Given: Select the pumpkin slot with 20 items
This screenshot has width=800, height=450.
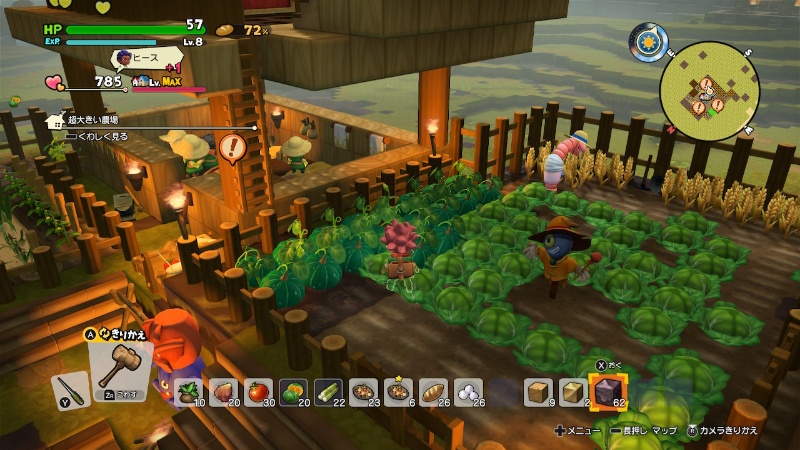Looking at the screenshot, I should pos(294,393).
